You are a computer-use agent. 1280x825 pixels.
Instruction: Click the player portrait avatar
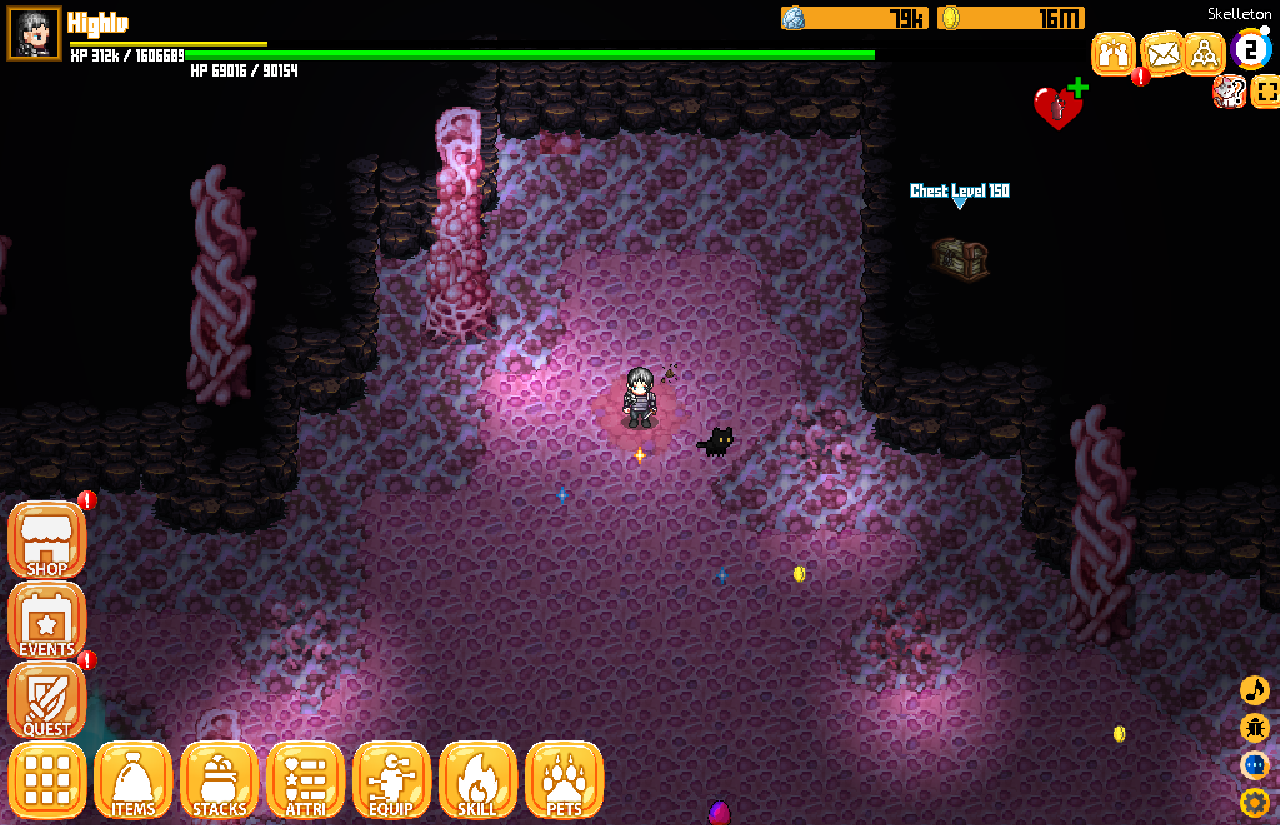(x=34, y=33)
